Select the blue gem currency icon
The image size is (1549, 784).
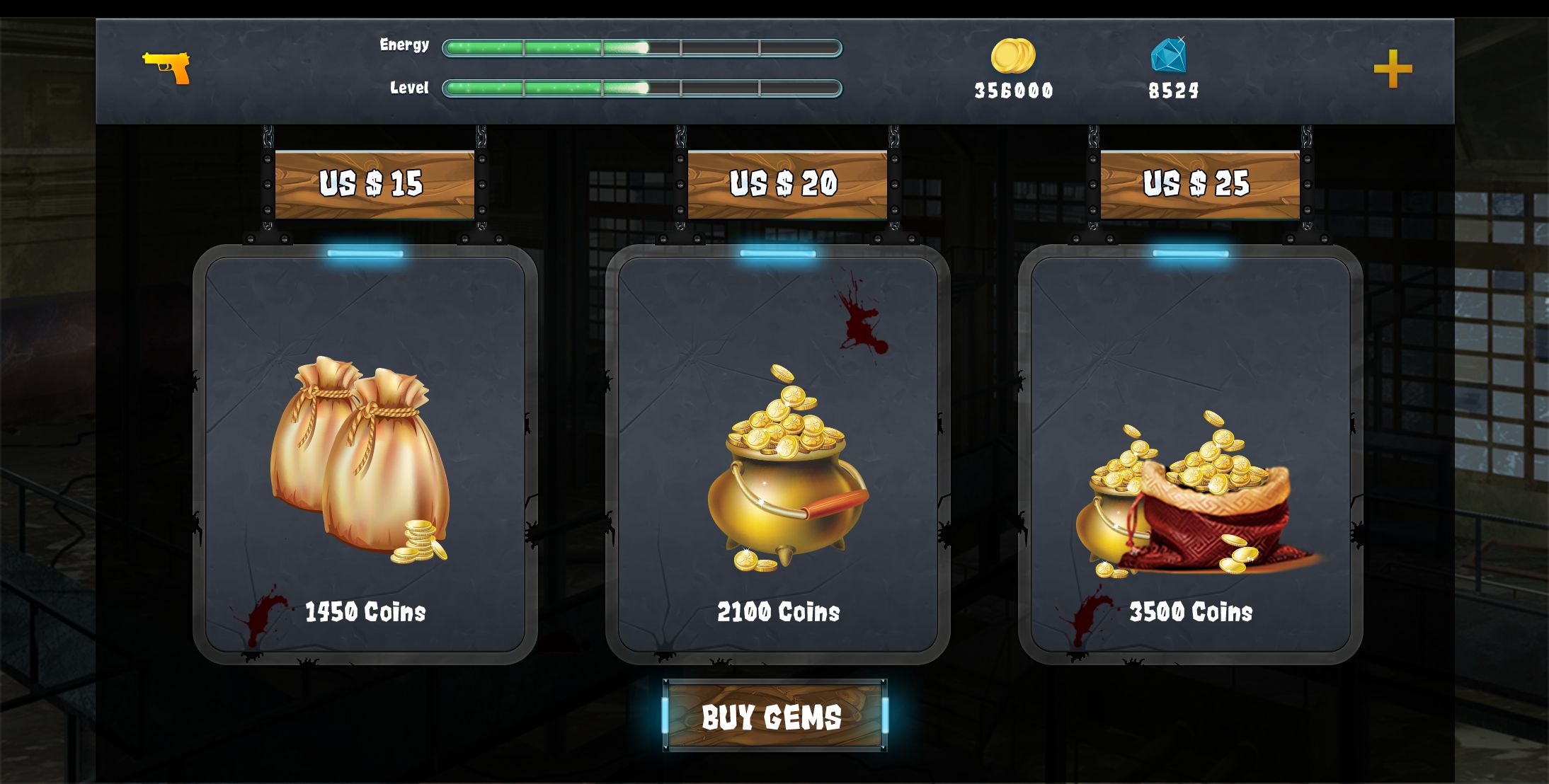point(1169,55)
